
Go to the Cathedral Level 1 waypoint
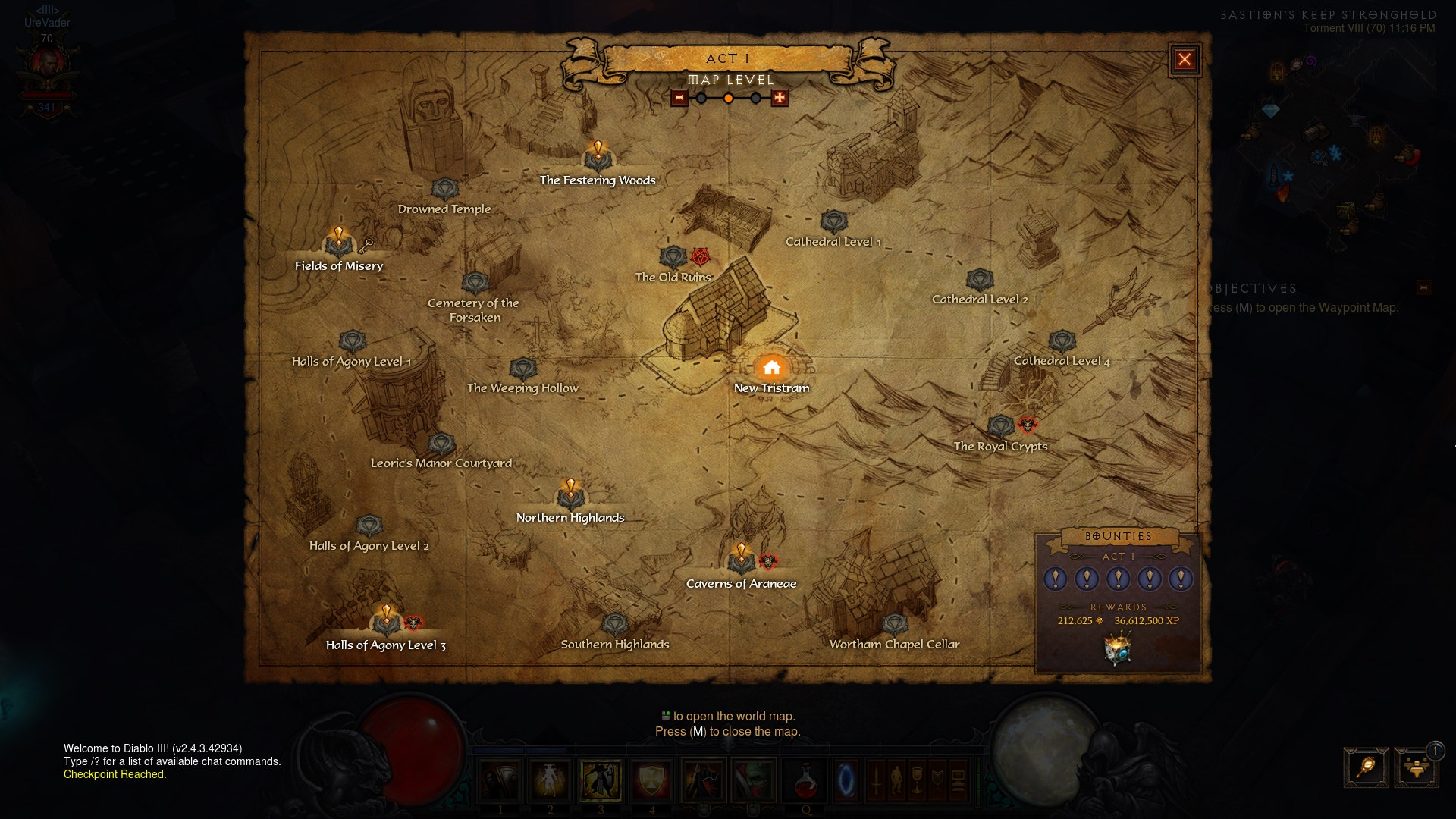[x=833, y=222]
